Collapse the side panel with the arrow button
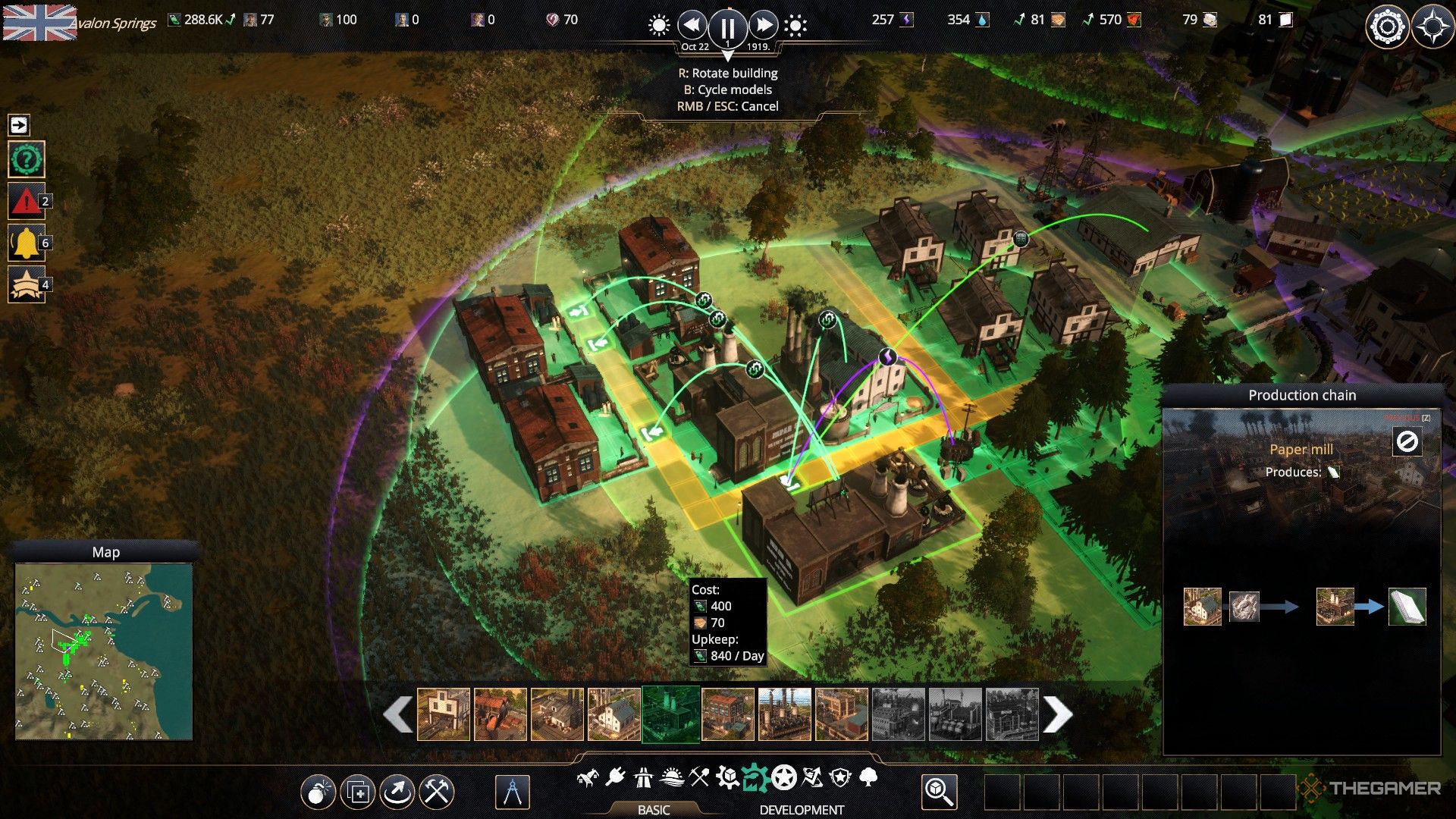Viewport: 1456px width, 819px height. [x=19, y=124]
